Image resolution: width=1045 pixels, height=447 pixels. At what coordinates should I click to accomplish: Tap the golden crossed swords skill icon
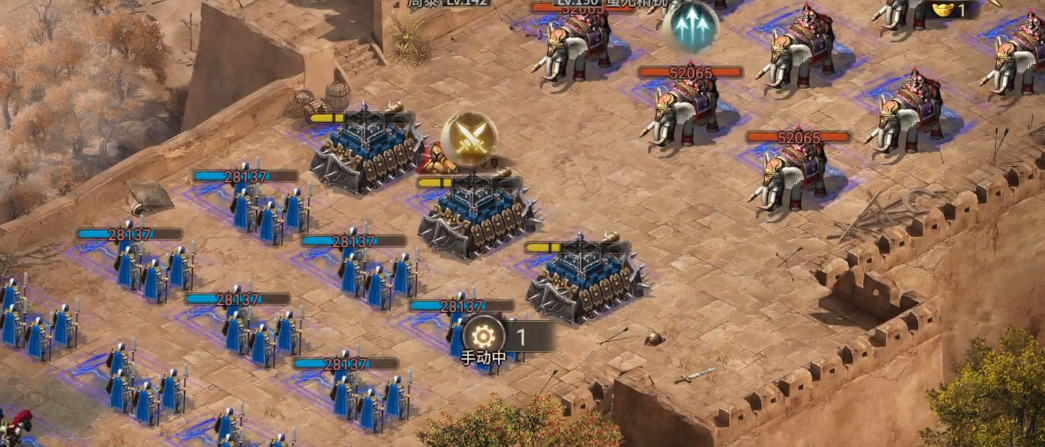[x=469, y=139]
